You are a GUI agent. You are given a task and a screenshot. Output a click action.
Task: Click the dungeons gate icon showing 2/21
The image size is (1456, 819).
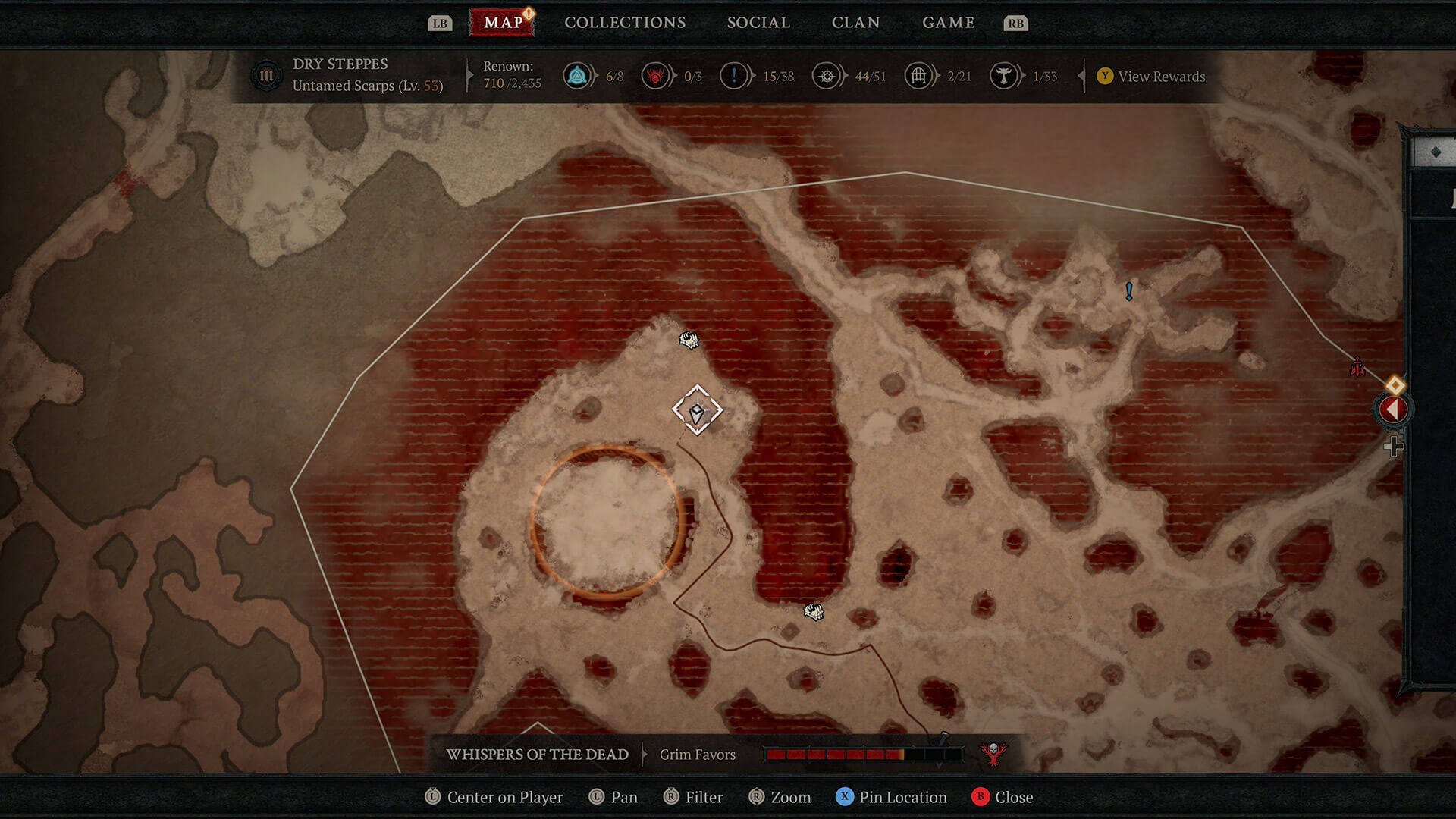pos(918,76)
